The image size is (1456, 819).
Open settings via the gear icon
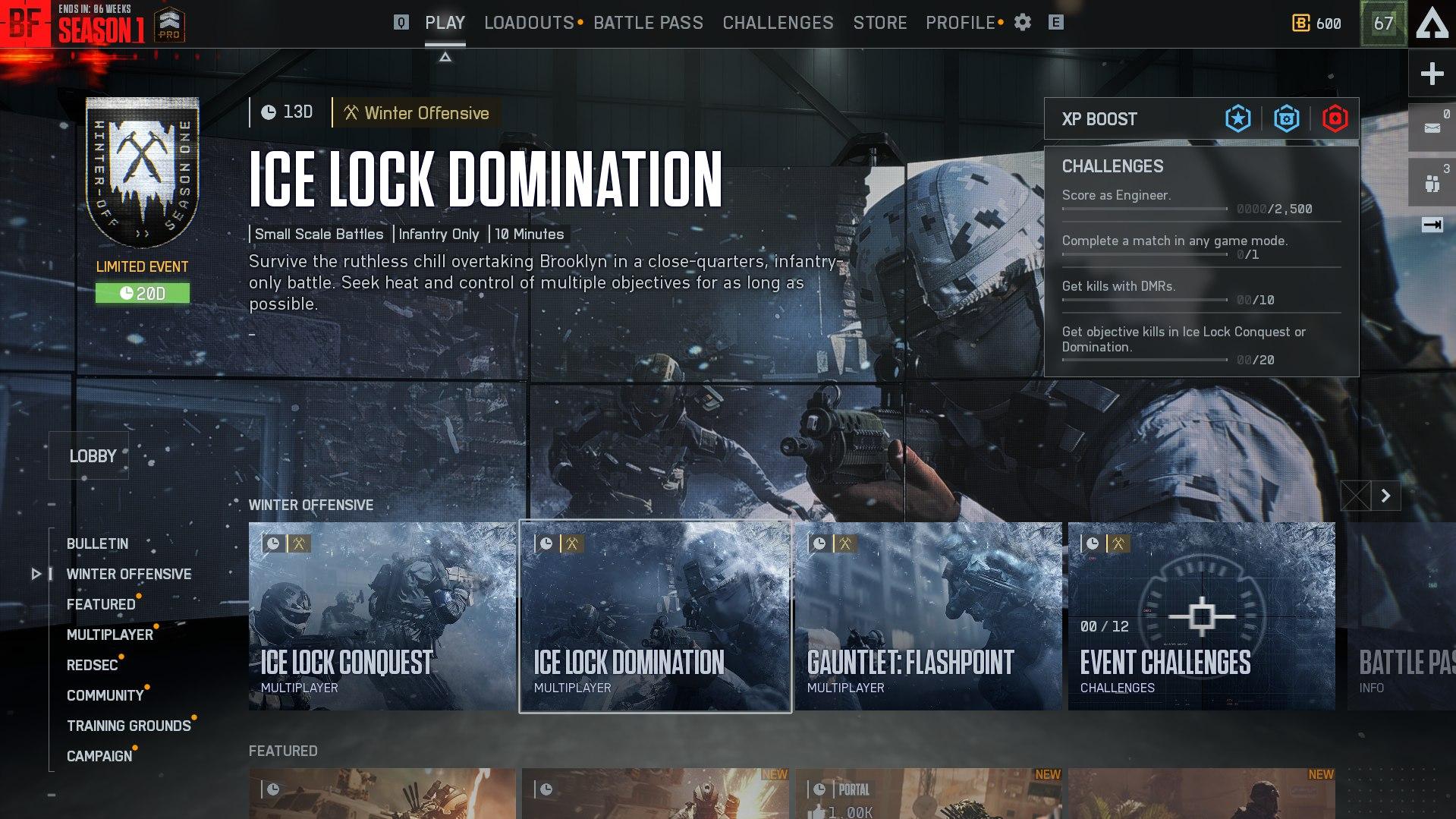pos(1023,23)
